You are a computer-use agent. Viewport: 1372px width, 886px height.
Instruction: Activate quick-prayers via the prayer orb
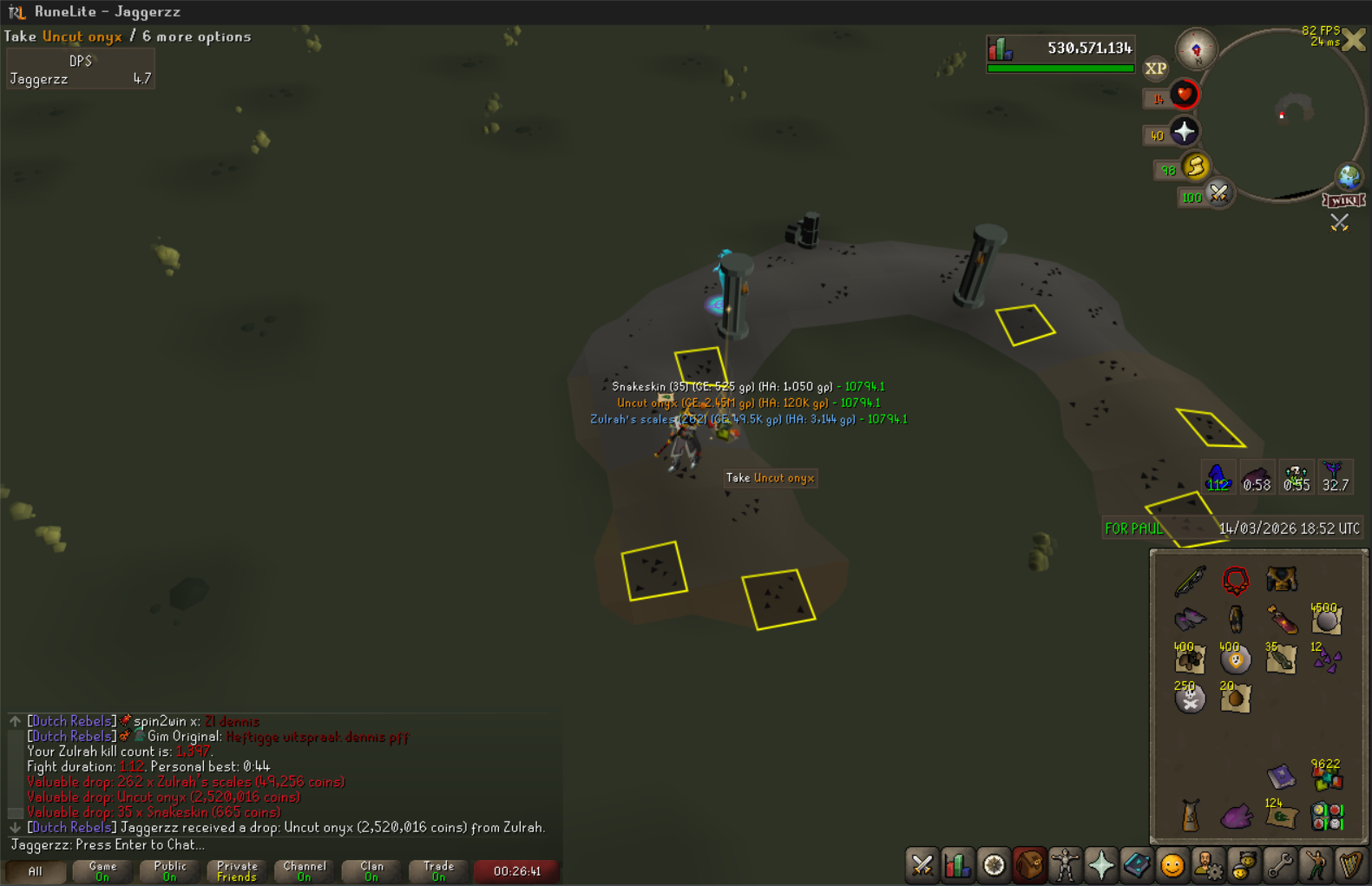pos(1185,132)
